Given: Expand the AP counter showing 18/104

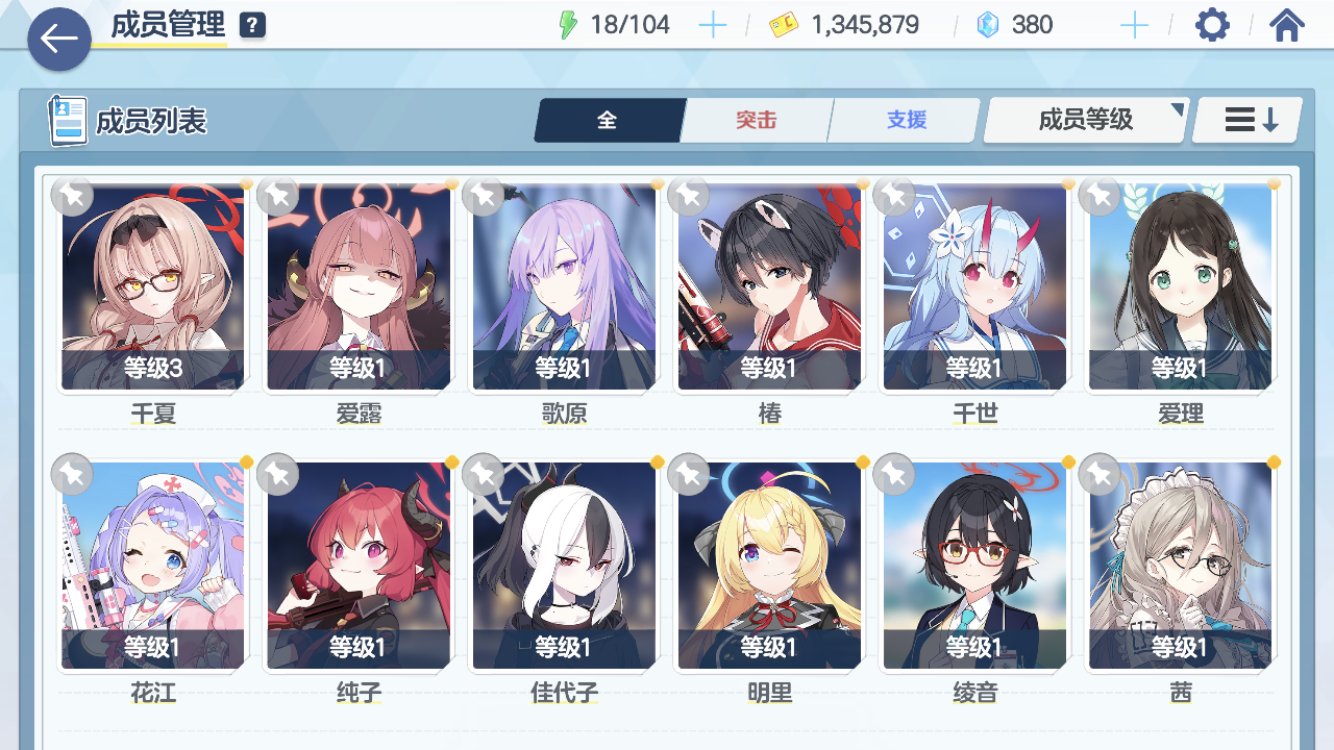Looking at the screenshot, I should pyautogui.click(x=615, y=23).
